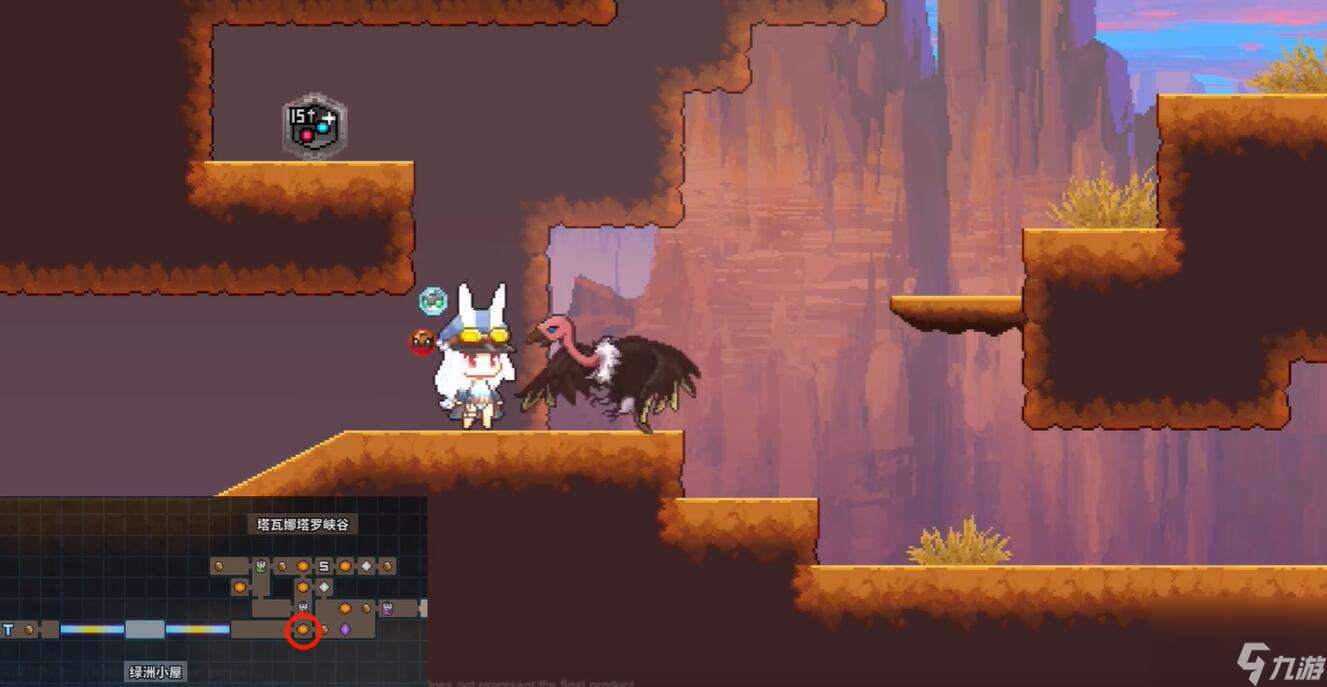Click the purple gem marker on the map
The height and width of the screenshot is (687, 1327).
click(345, 630)
